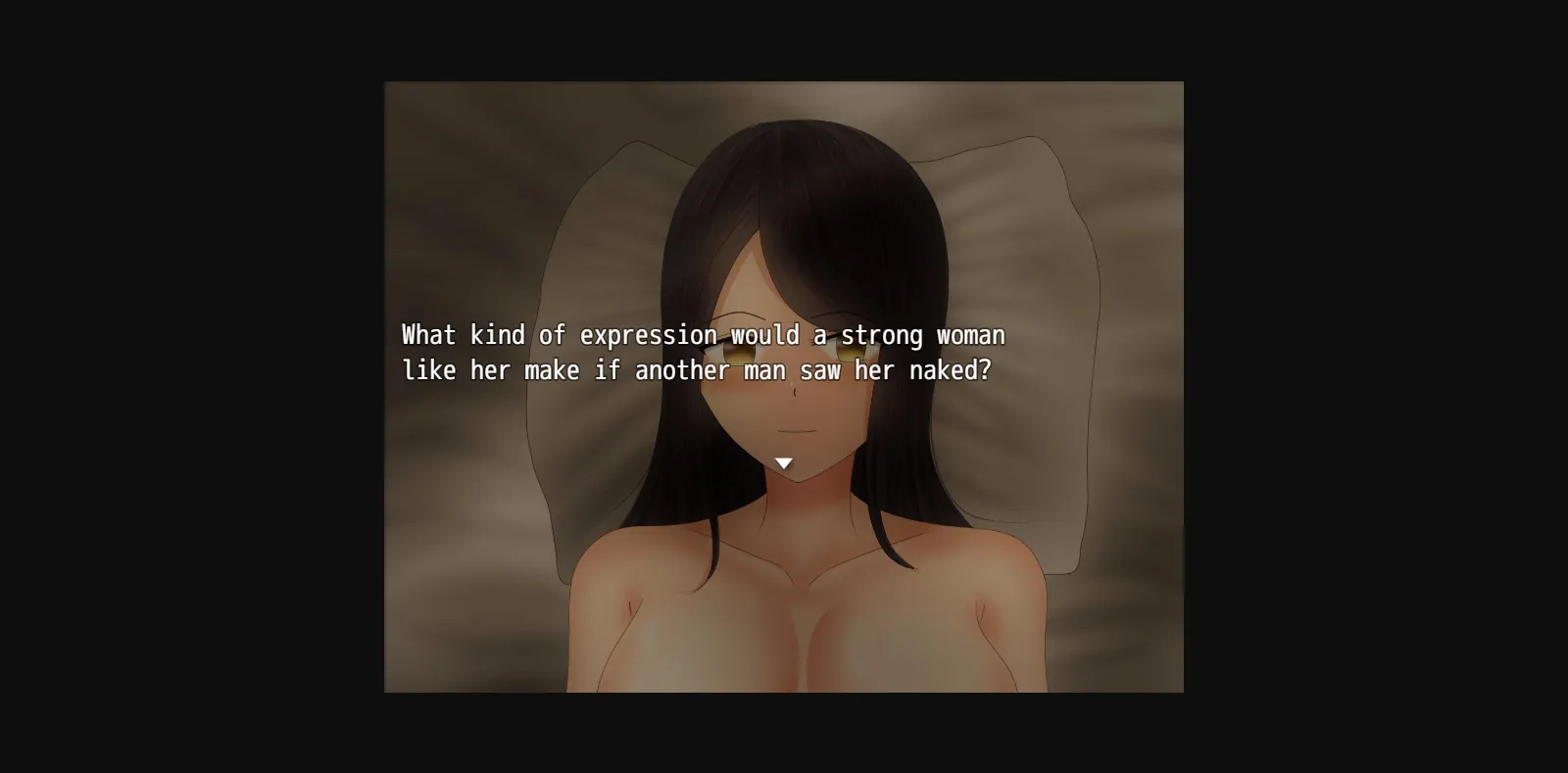This screenshot has width=1568, height=773.
Task: Click the dark area right of the game
Action: coord(1372,387)
